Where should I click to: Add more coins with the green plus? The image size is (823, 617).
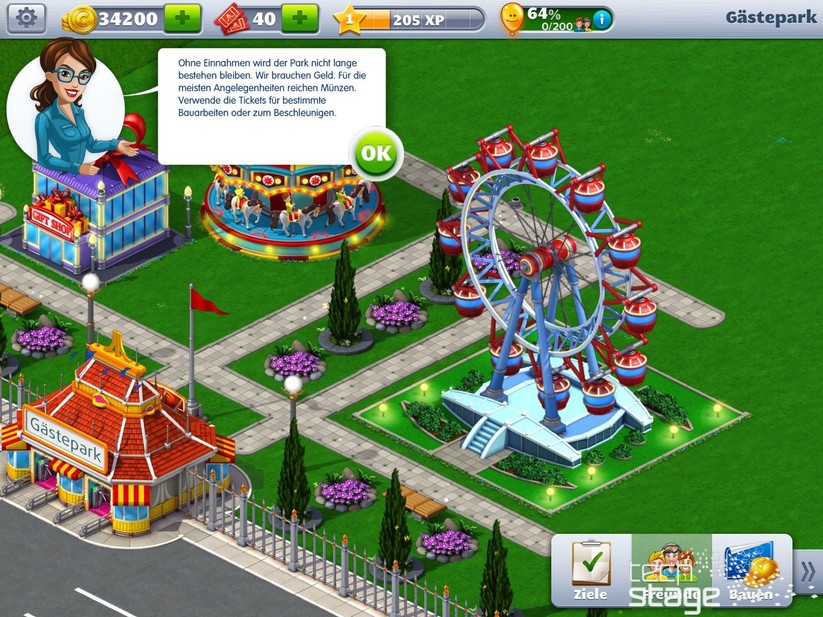pyautogui.click(x=182, y=18)
